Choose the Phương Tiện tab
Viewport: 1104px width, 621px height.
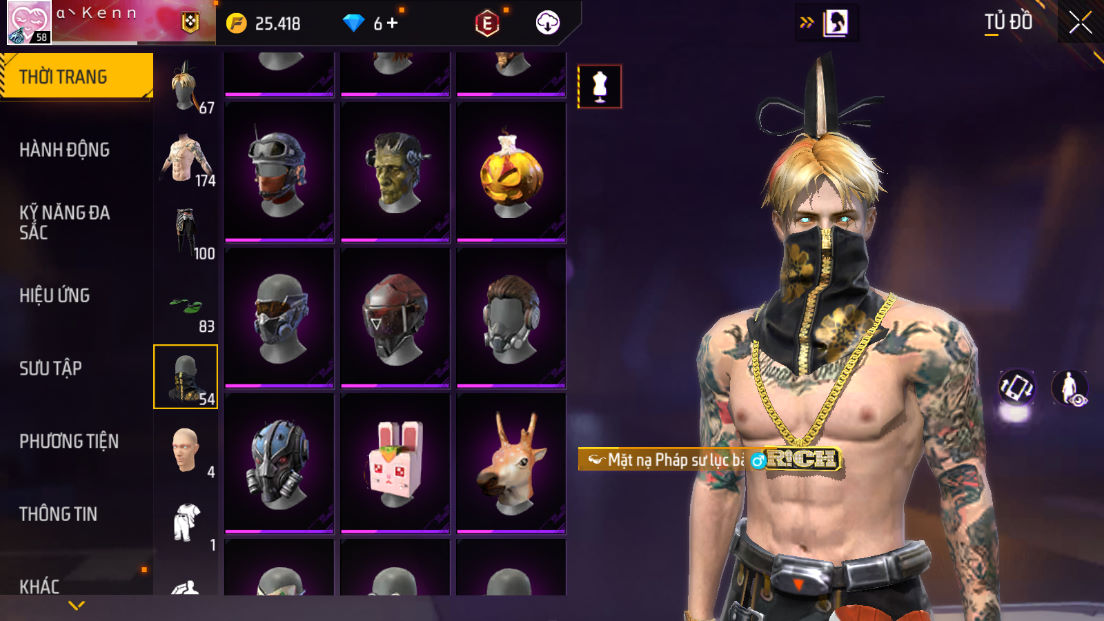(x=69, y=441)
